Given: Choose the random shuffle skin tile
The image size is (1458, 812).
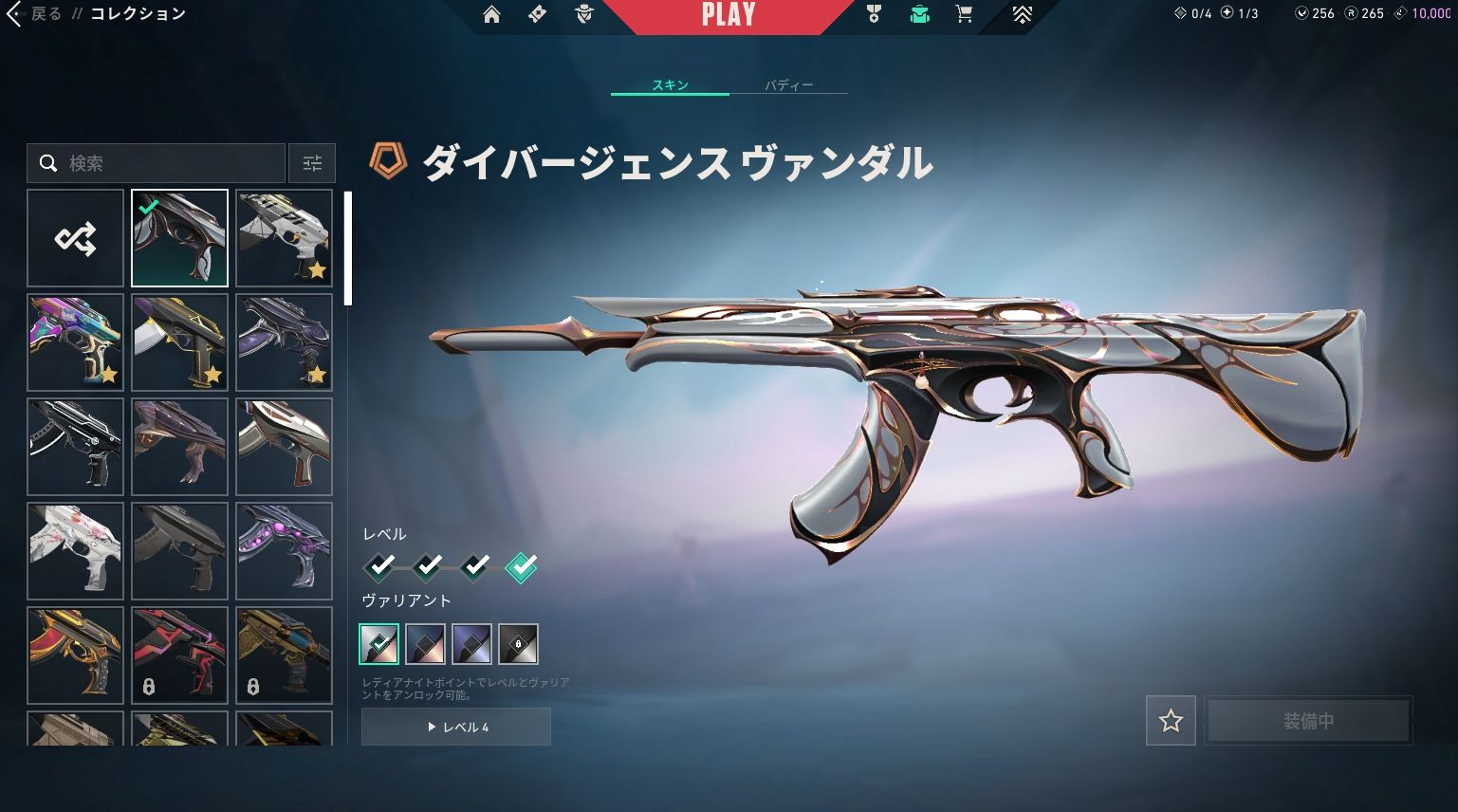Looking at the screenshot, I should (x=75, y=238).
